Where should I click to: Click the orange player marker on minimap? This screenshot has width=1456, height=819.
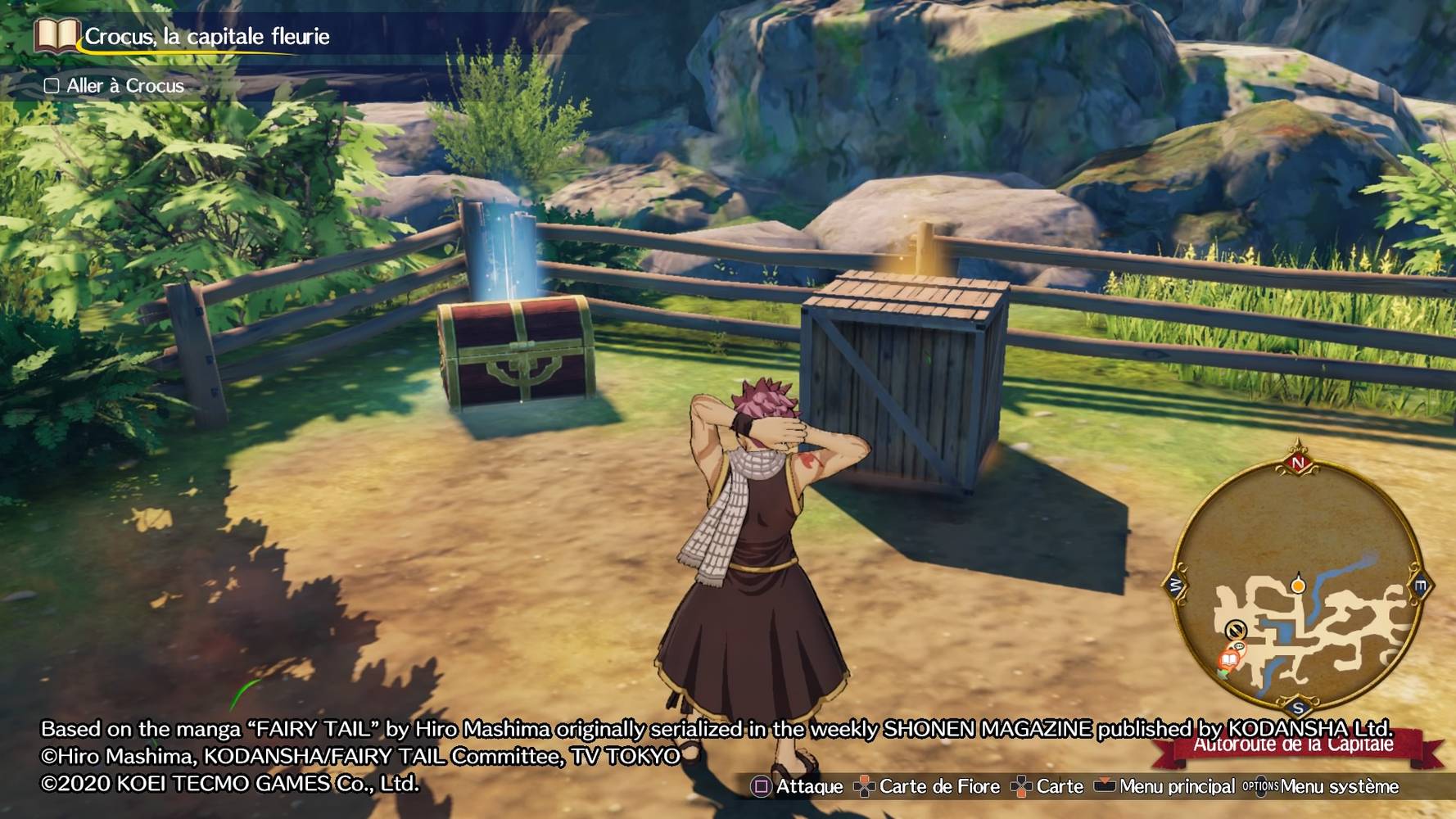(1298, 585)
